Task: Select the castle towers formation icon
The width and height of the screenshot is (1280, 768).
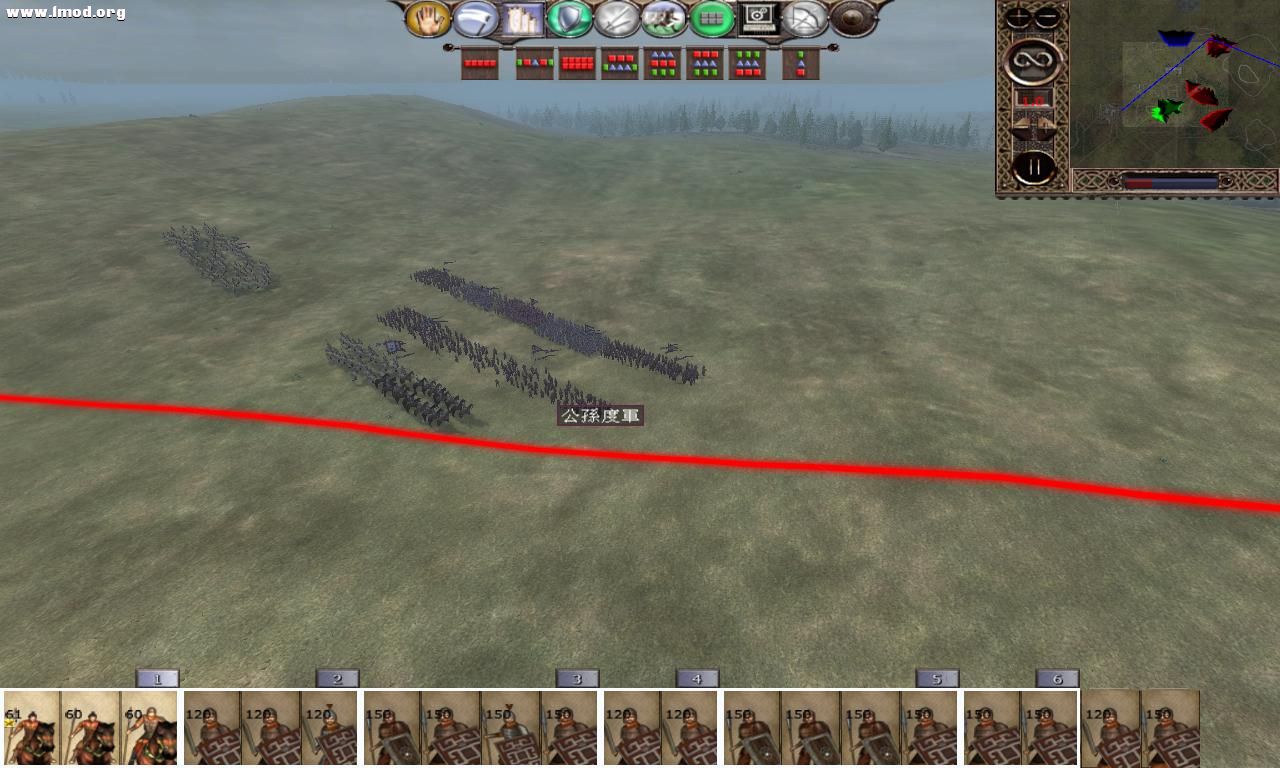Action: click(x=521, y=19)
